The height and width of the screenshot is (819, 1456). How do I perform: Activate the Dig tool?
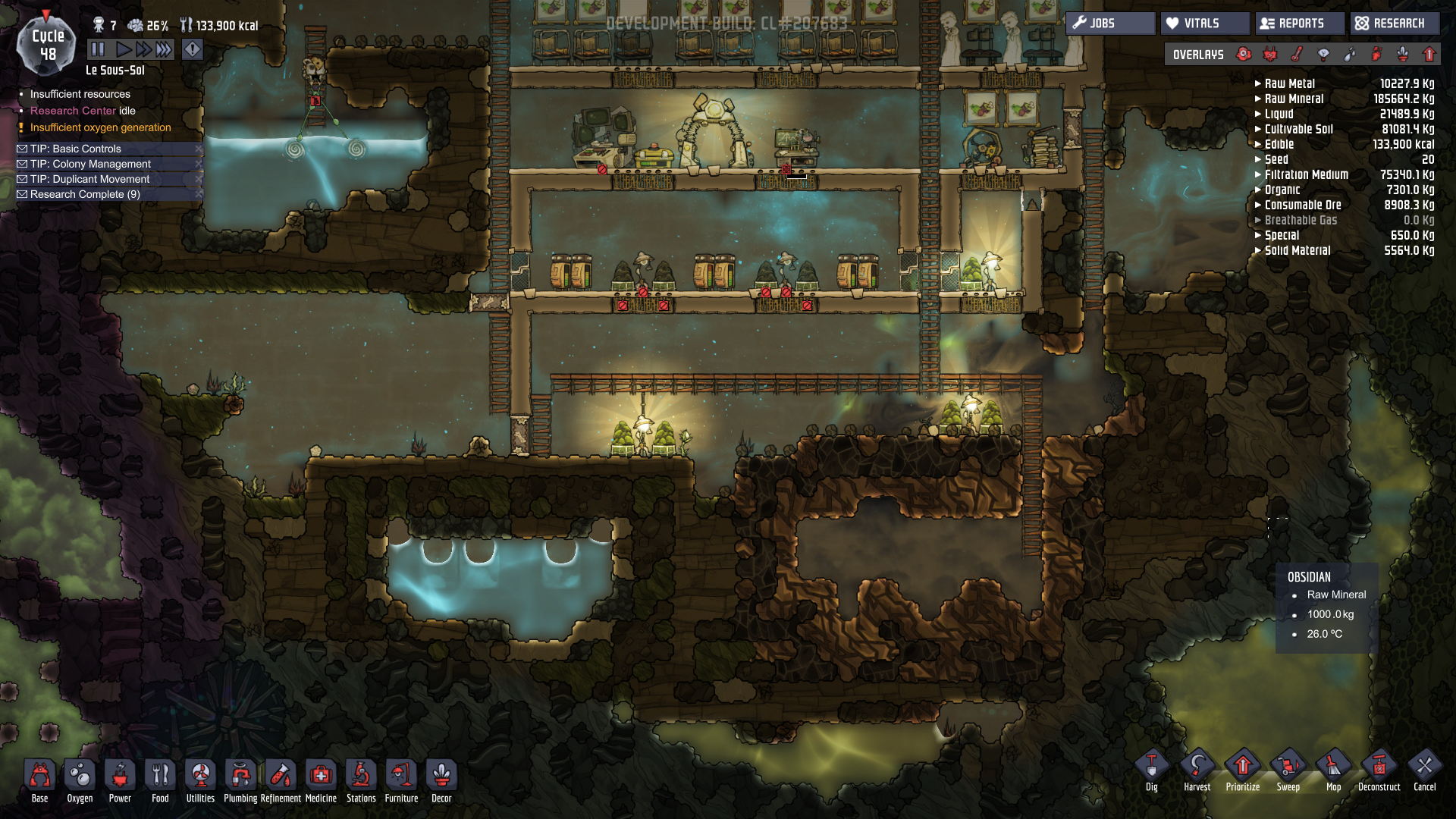tap(1151, 770)
